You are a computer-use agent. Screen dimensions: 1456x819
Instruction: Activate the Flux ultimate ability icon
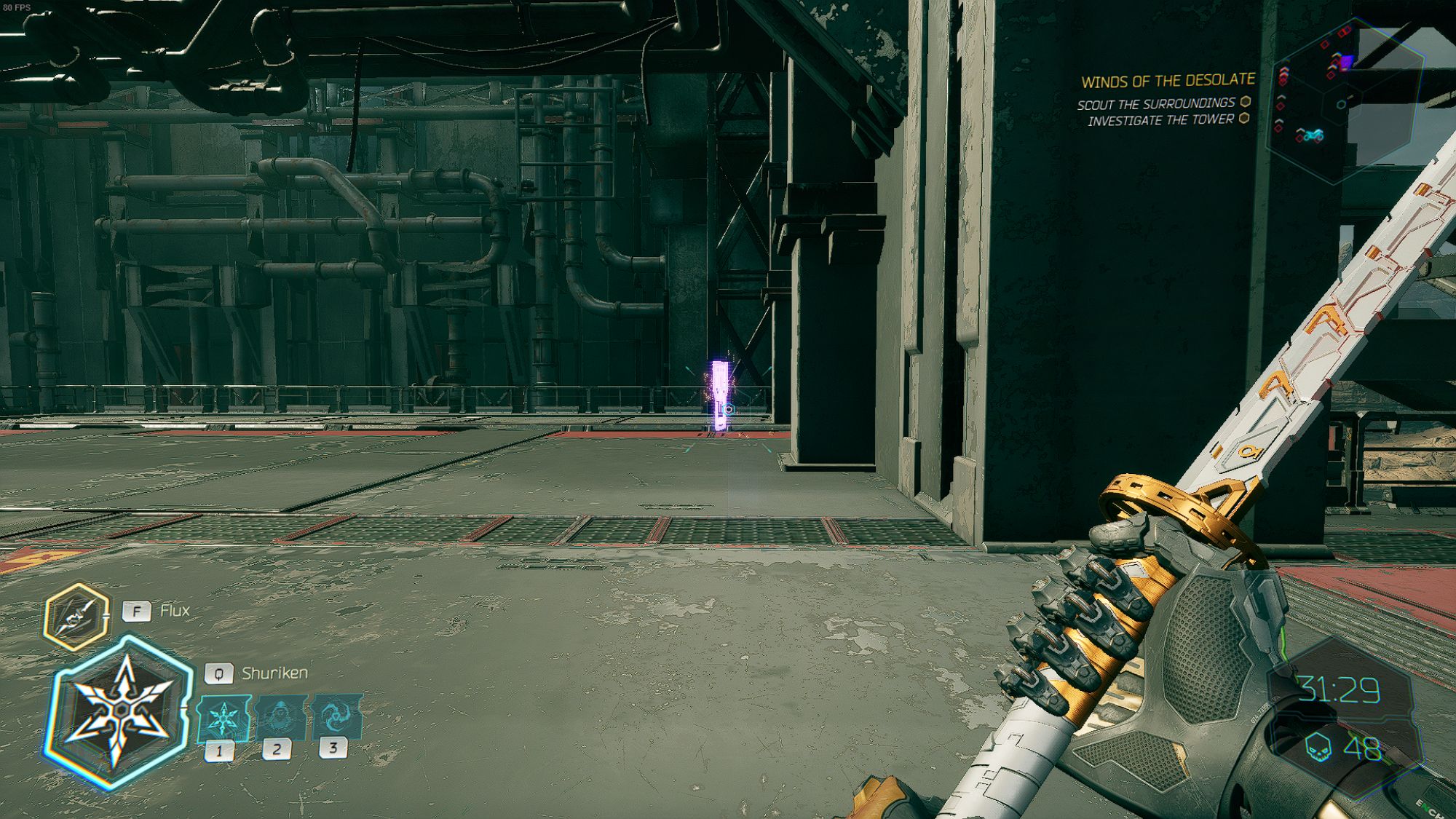click(76, 616)
